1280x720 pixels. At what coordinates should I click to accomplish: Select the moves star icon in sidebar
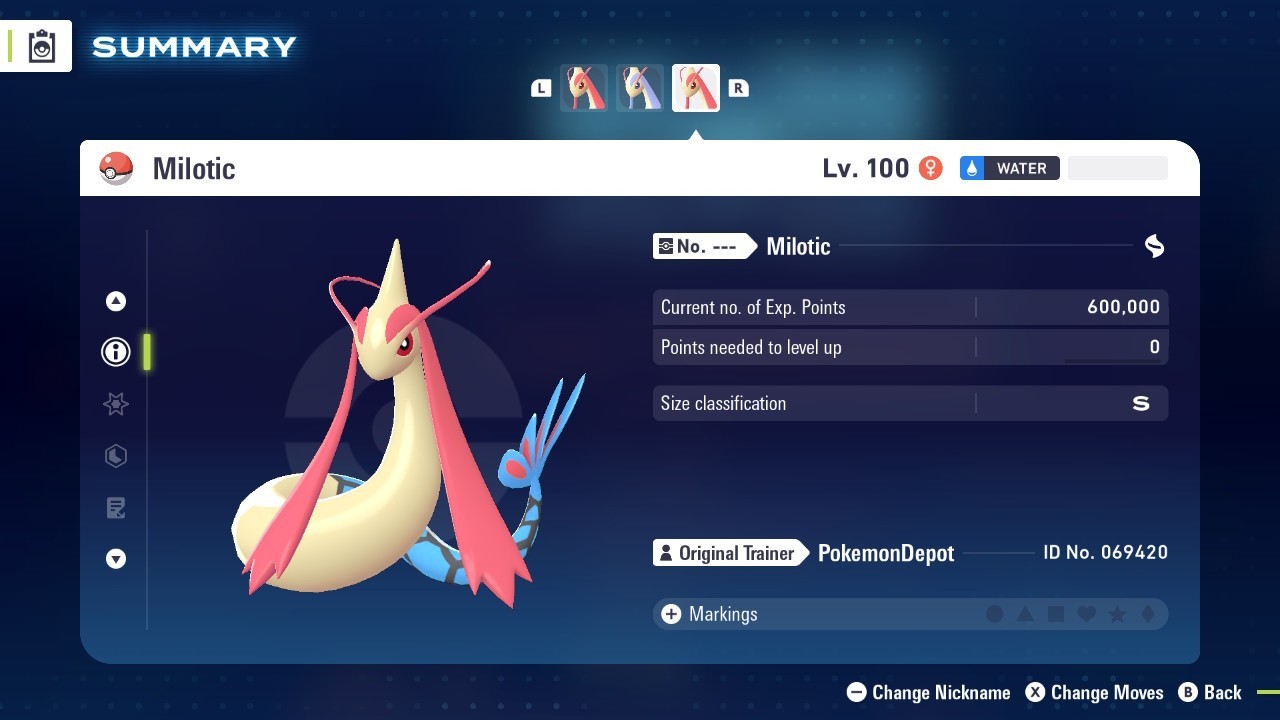(x=116, y=404)
